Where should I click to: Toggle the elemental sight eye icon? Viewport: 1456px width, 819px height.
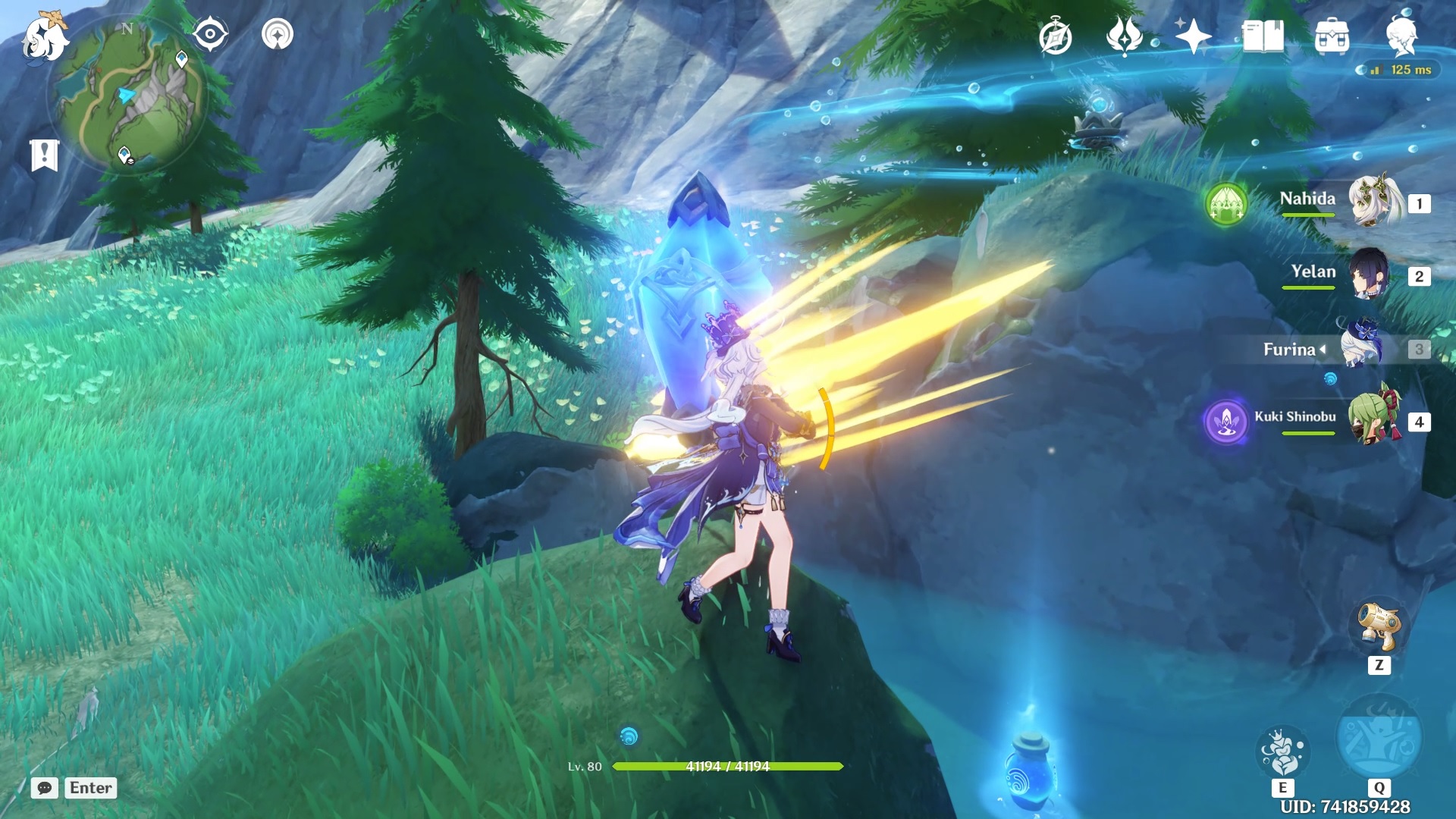210,34
